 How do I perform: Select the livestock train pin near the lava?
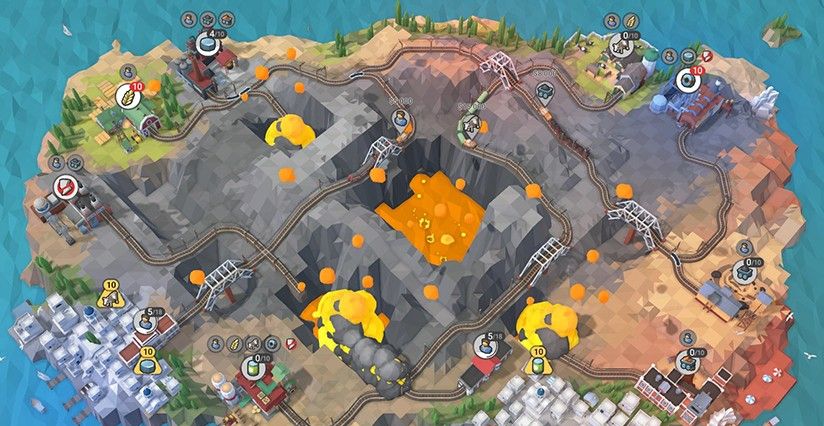468,124
